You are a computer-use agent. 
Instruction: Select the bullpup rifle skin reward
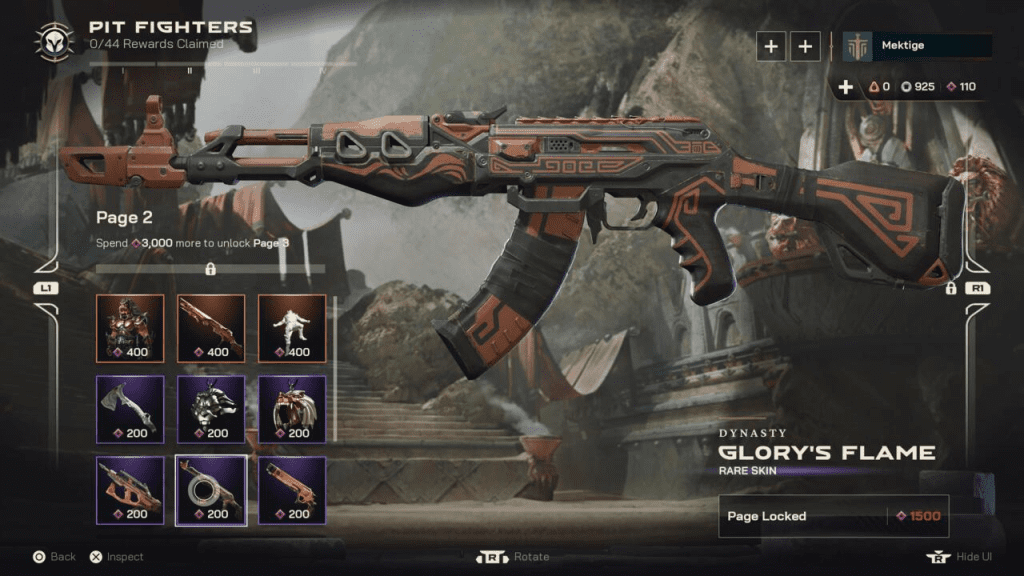tap(130, 490)
